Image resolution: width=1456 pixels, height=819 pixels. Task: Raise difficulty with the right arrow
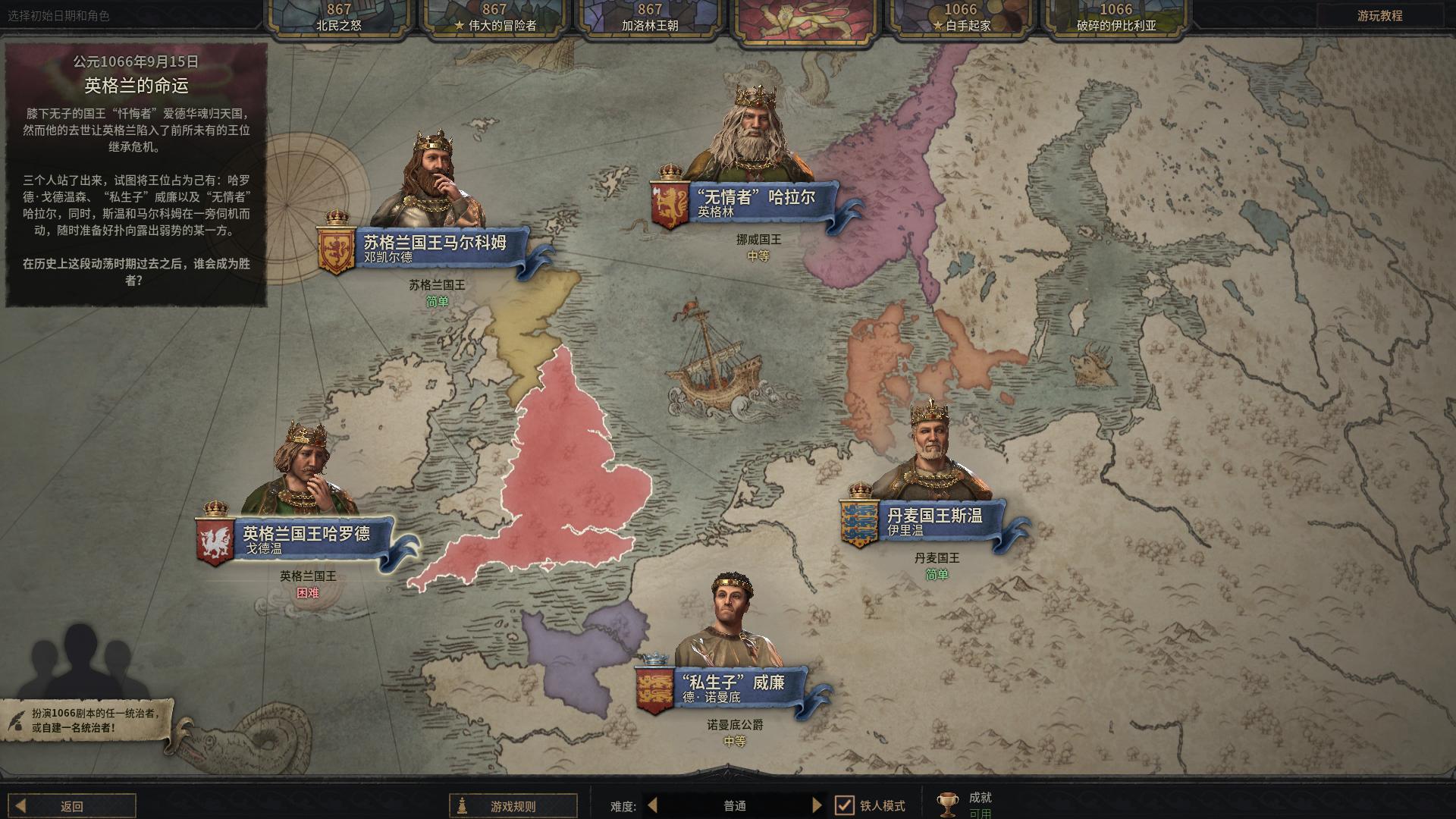[817, 805]
